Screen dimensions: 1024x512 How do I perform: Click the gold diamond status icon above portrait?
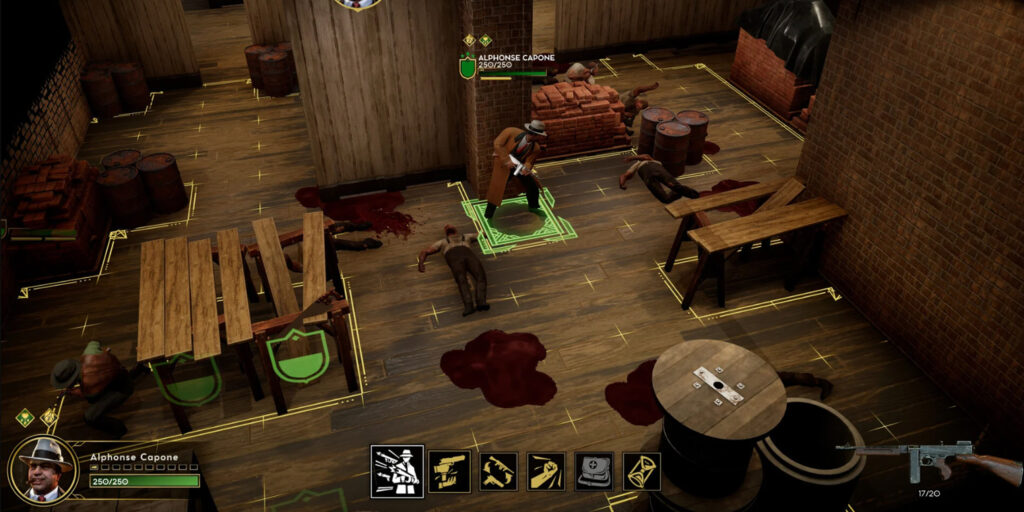point(48,417)
